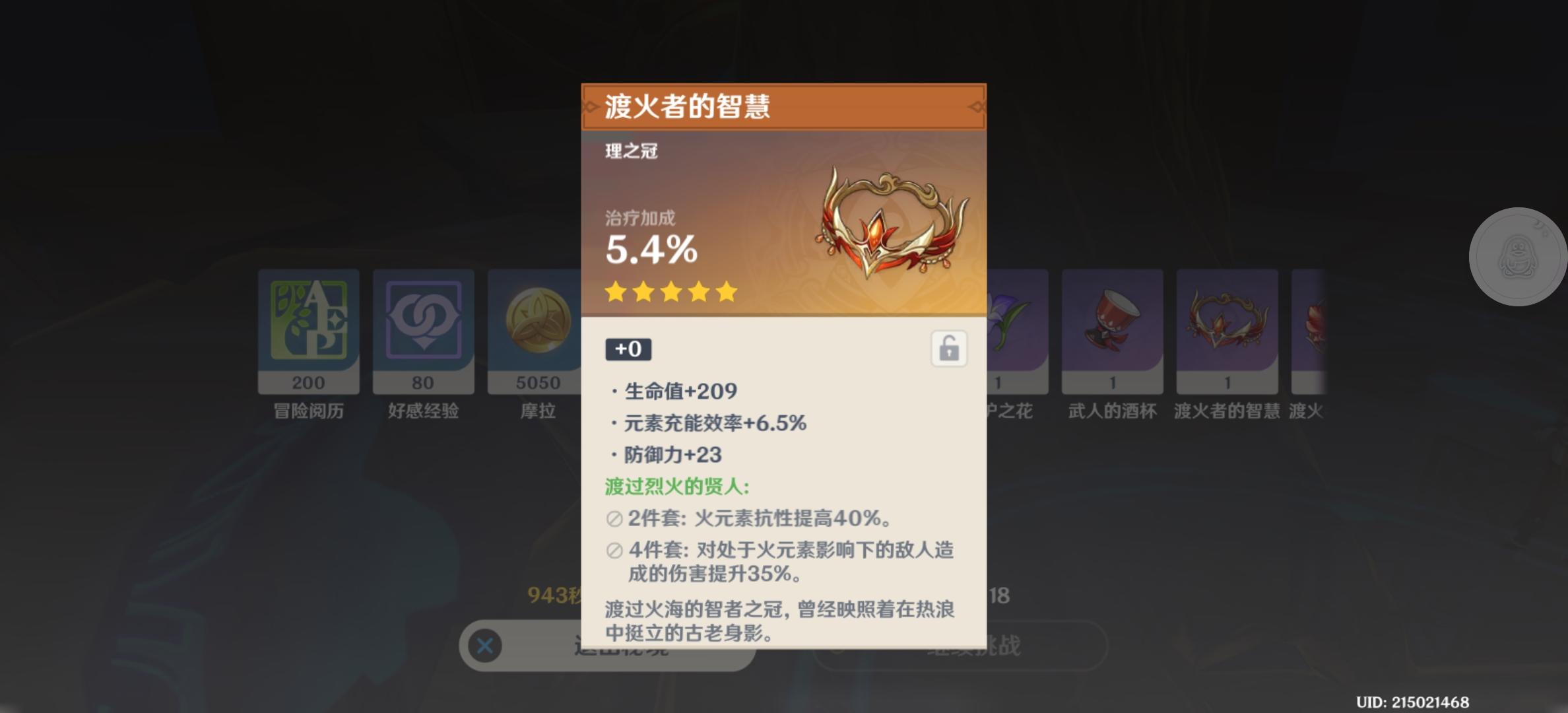Click the X icon on the exit button
The height and width of the screenshot is (713, 1568).
click(x=485, y=646)
